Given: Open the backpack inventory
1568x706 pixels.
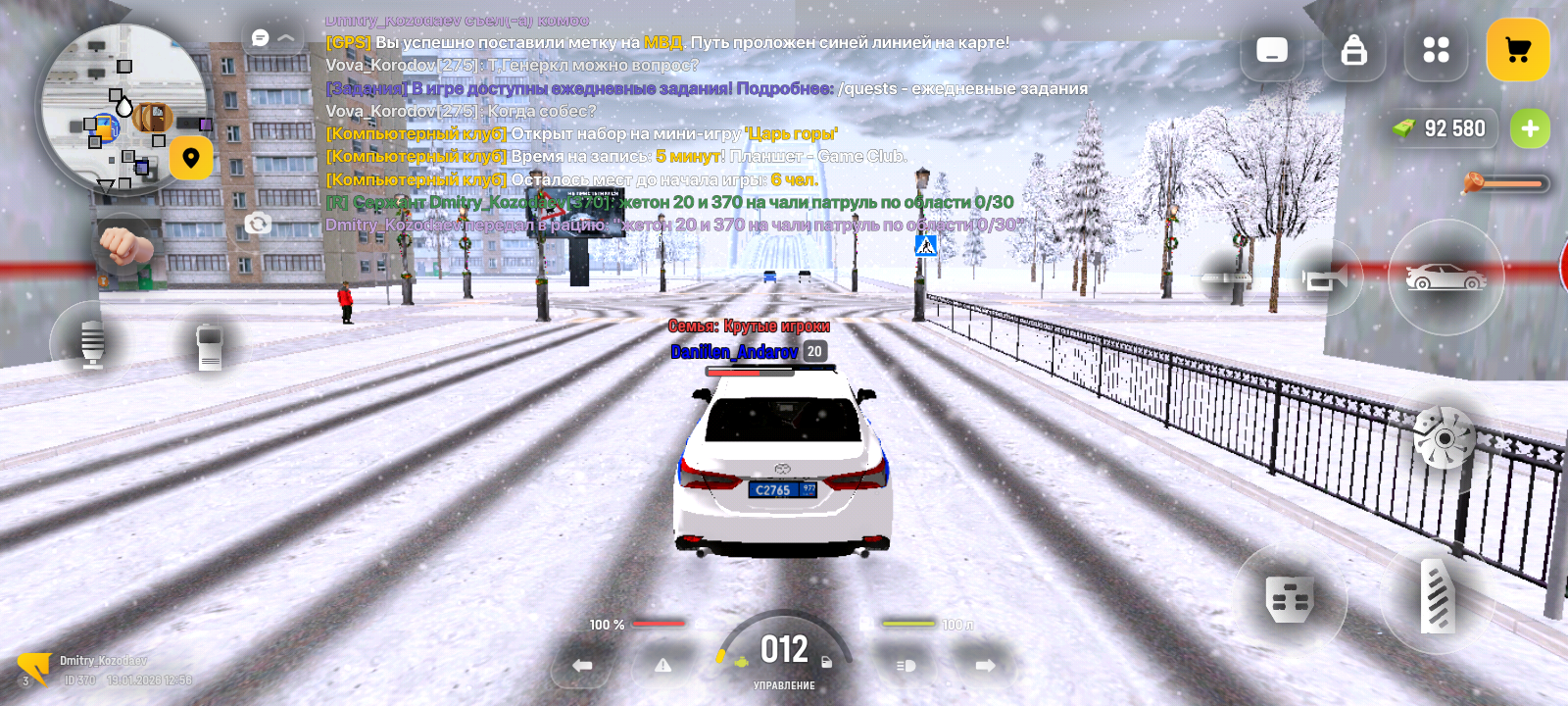Looking at the screenshot, I should click(1353, 50).
